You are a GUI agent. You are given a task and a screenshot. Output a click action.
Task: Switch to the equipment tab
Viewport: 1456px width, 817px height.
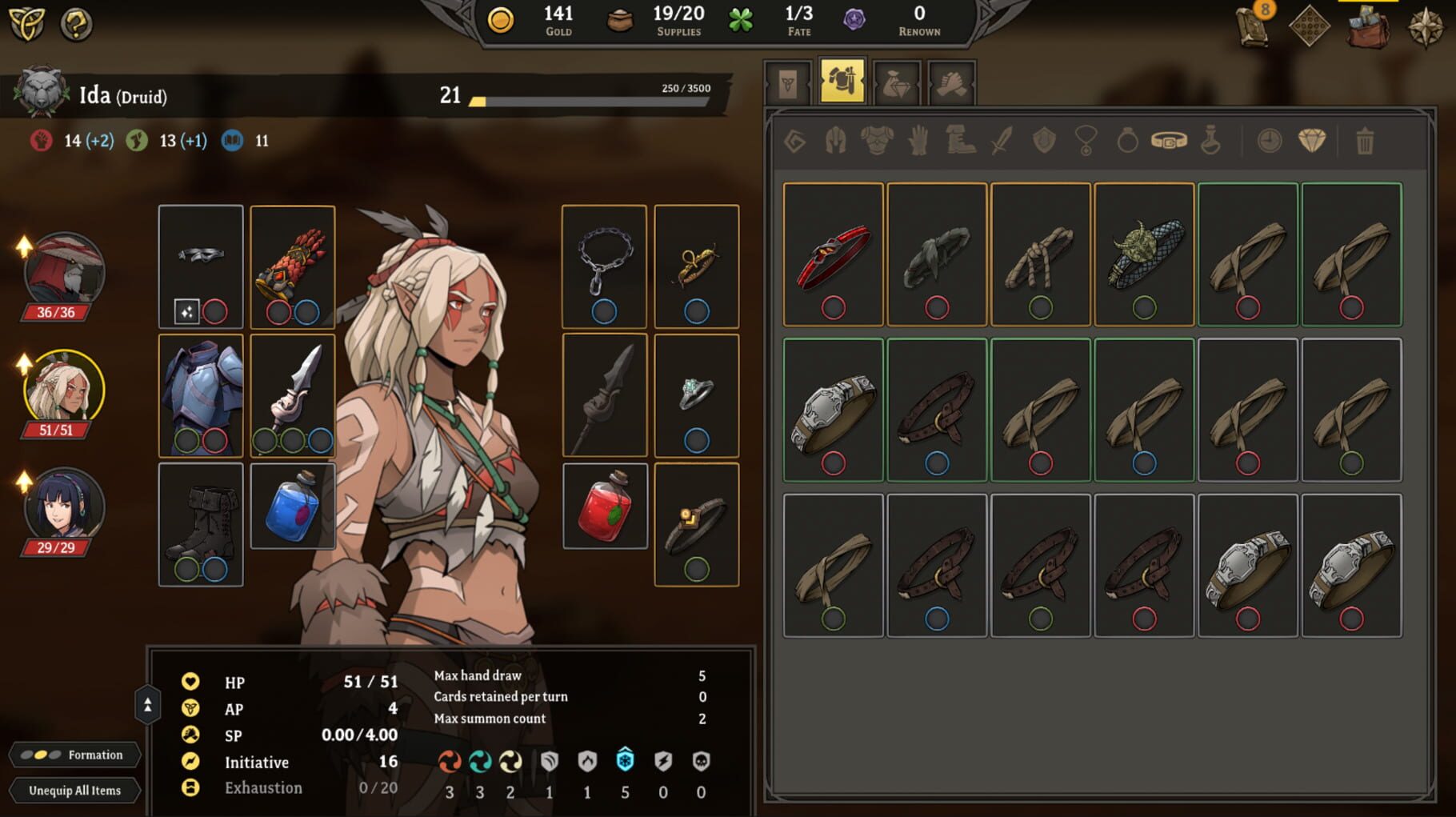click(x=843, y=83)
